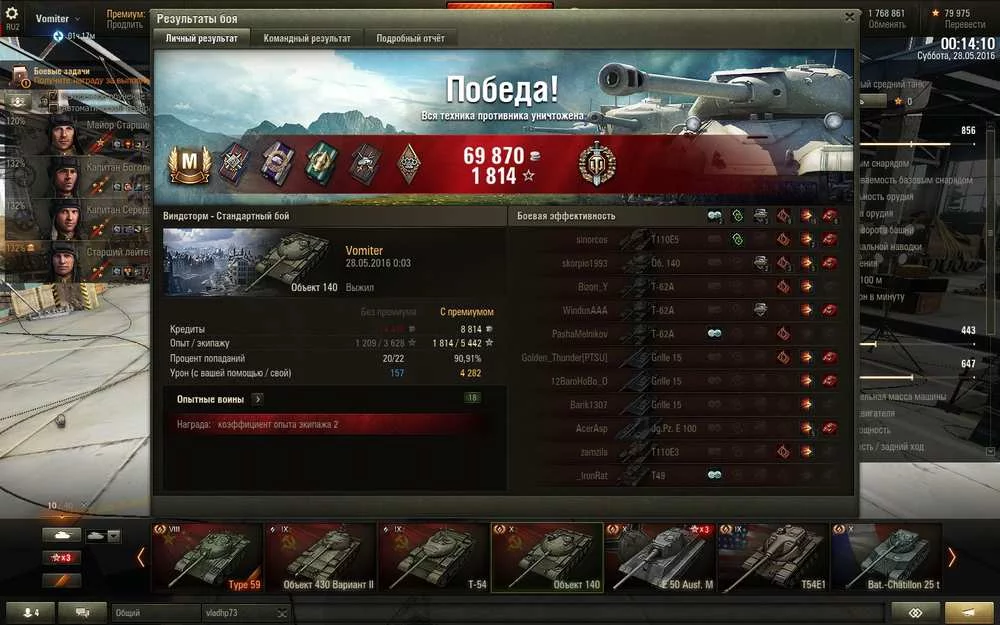
Task: Expand the Опытные воины mission arrow
Action: (258, 398)
